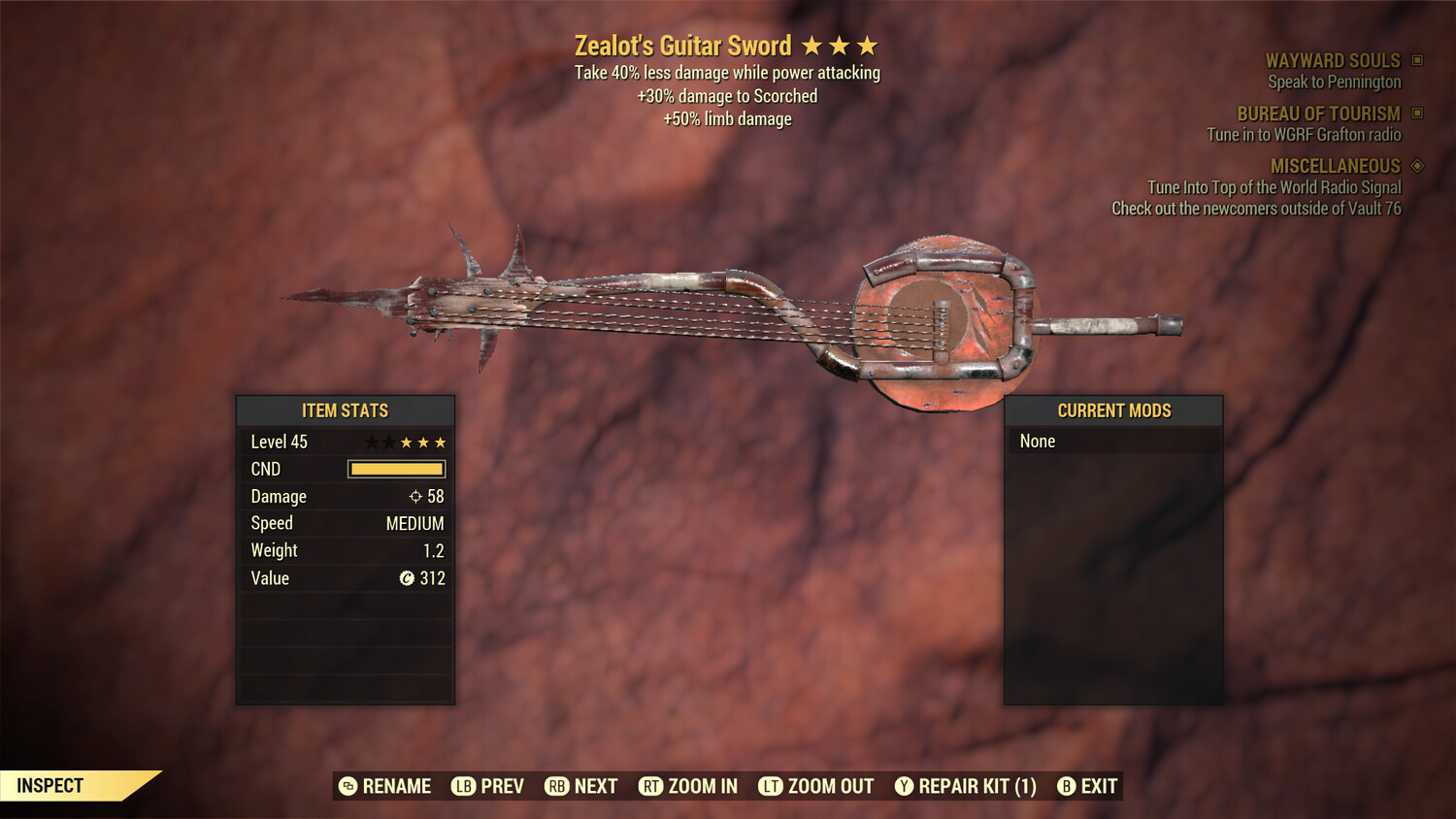Use Repair Kit on the weapon
1456x819 pixels.
click(x=966, y=786)
